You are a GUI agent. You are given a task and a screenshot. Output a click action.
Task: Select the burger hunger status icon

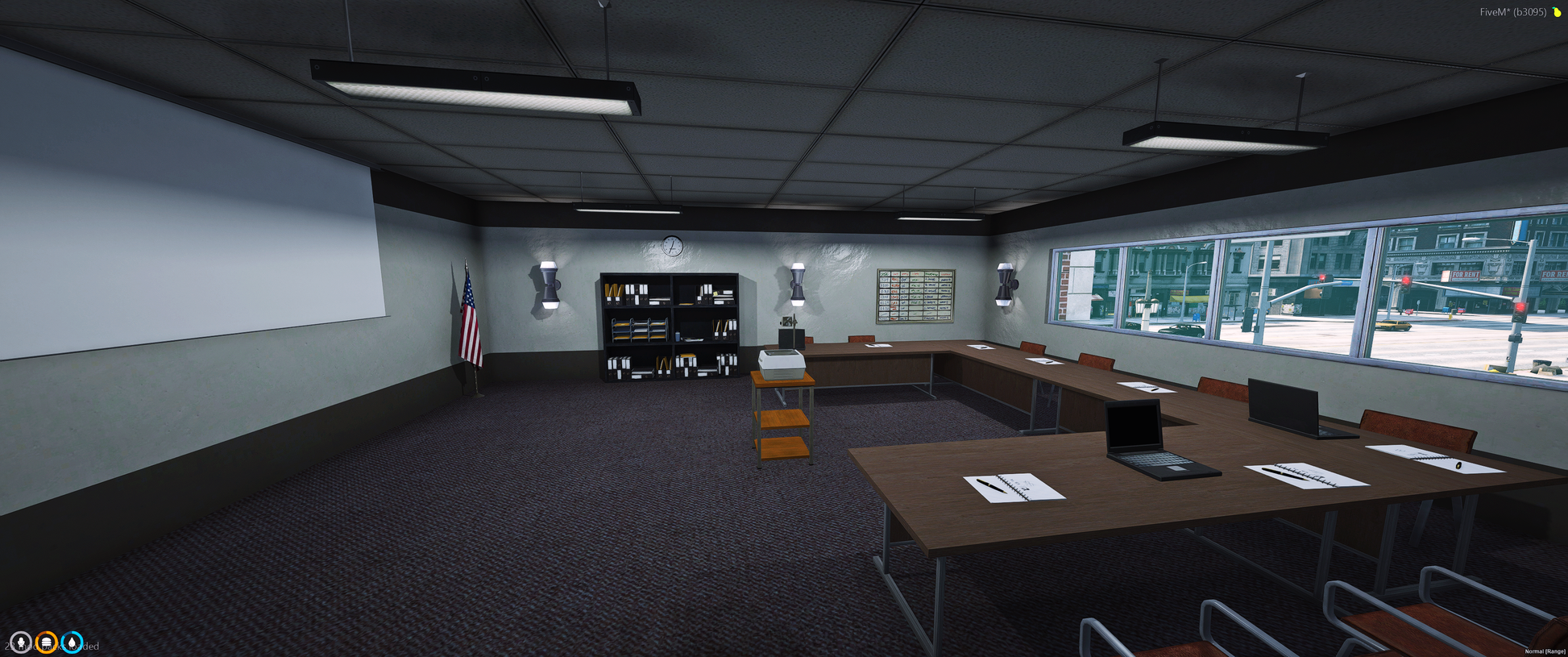[x=47, y=642]
